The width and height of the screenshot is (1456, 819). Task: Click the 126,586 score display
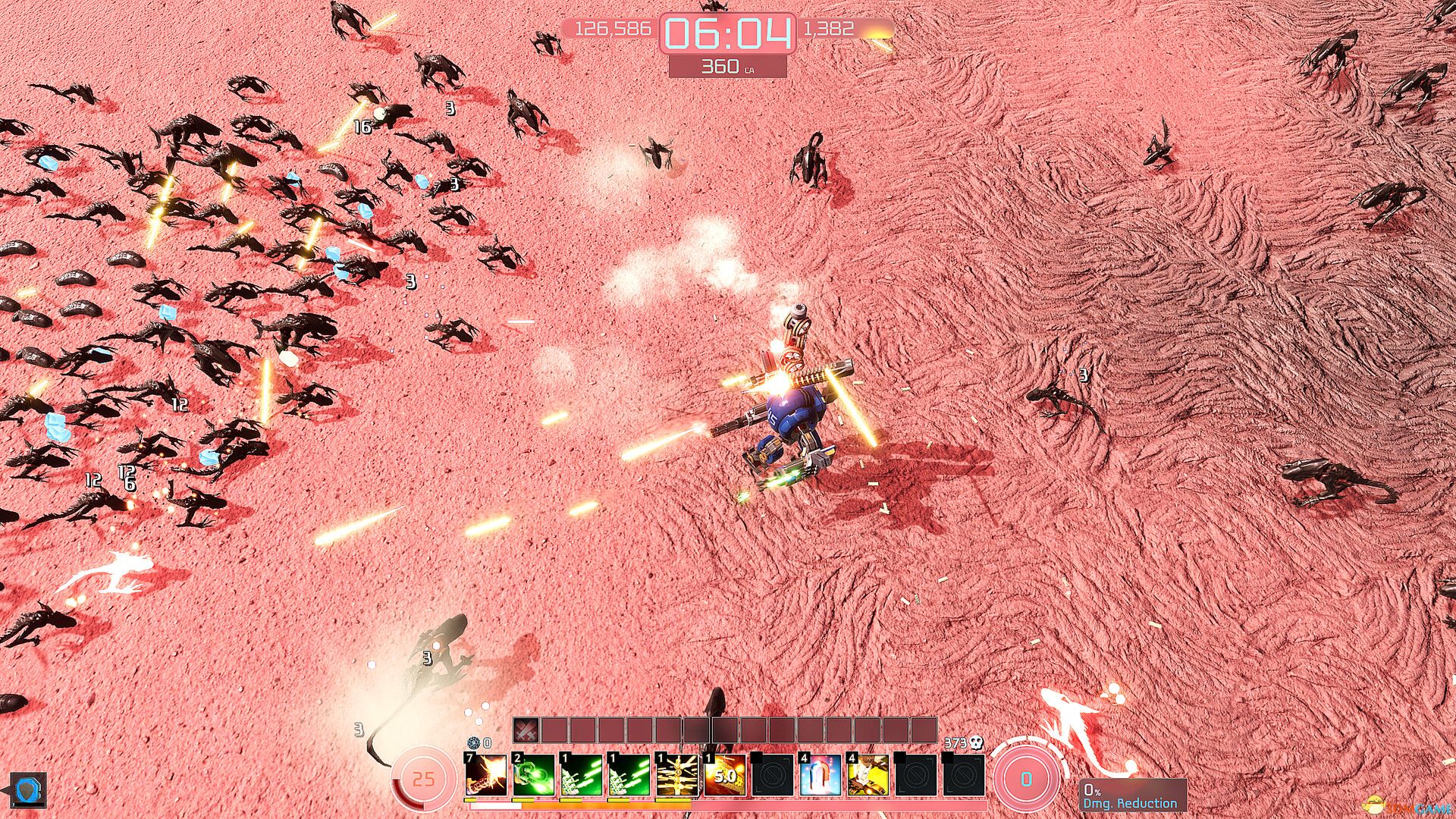point(616,30)
